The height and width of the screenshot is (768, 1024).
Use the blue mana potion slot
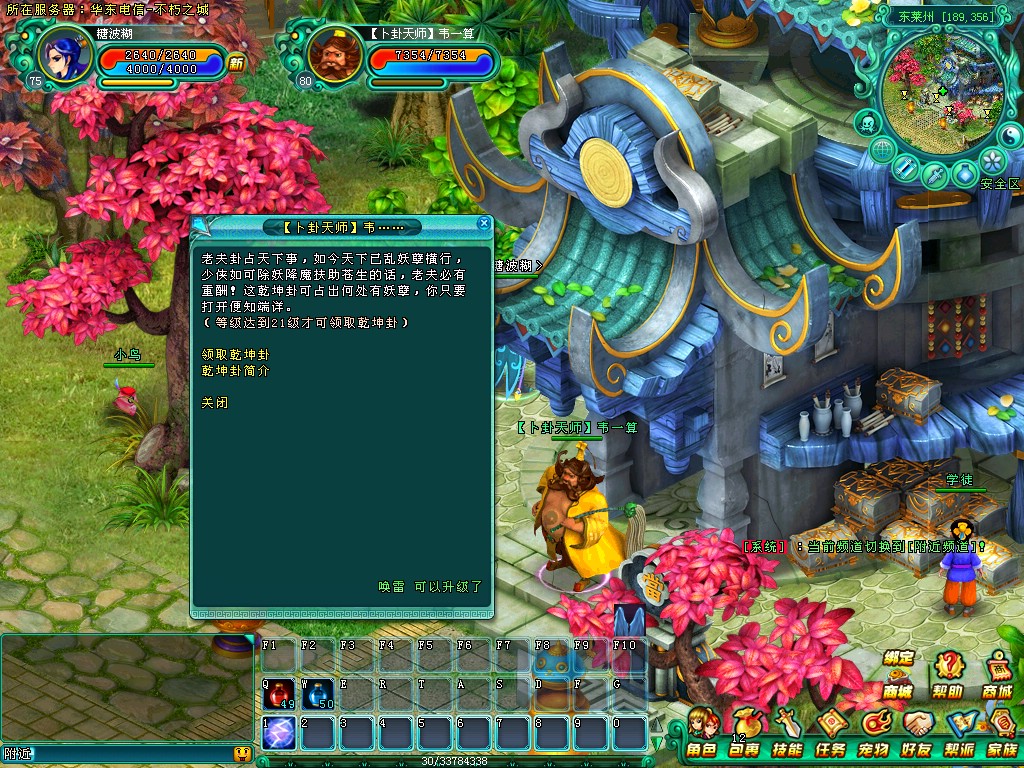[x=317, y=692]
